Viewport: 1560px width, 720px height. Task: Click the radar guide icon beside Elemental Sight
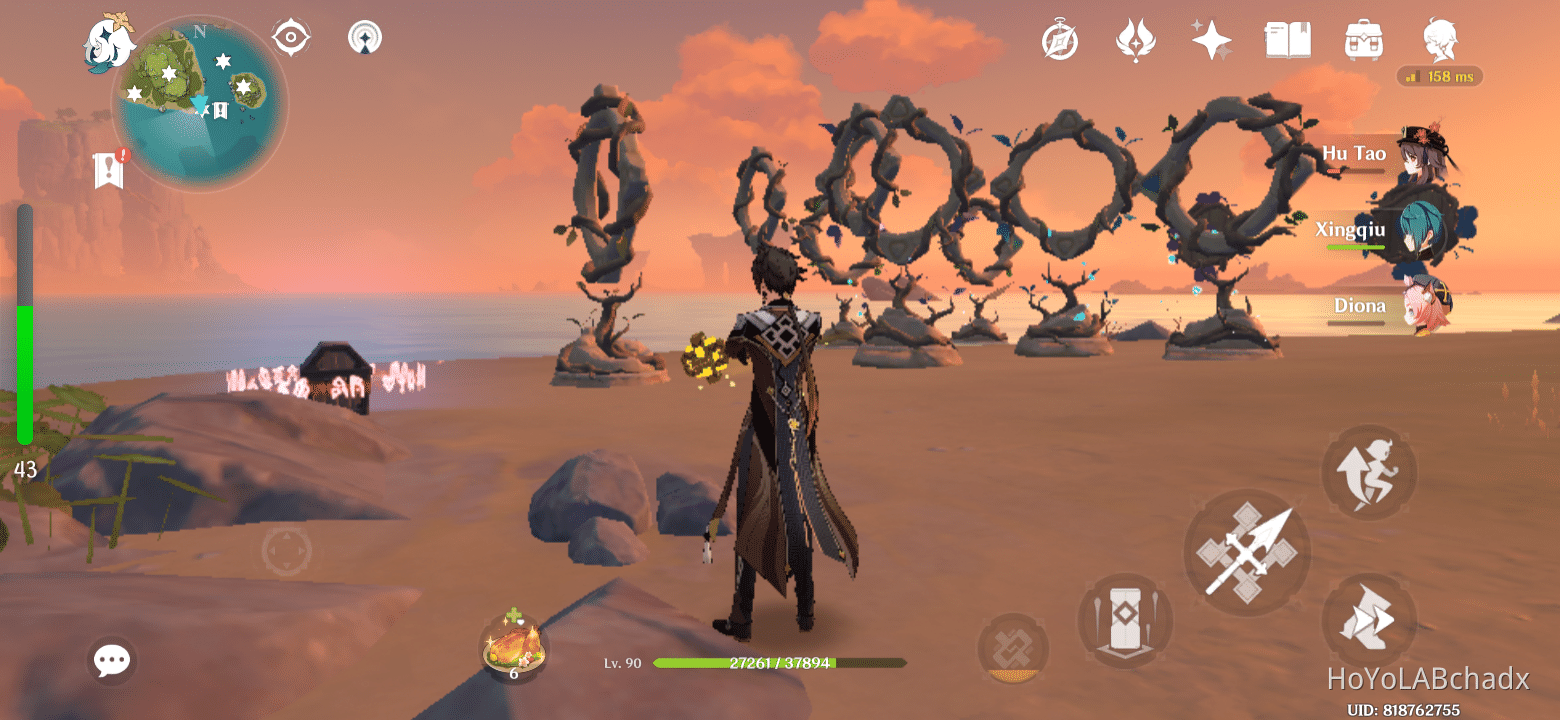(365, 36)
